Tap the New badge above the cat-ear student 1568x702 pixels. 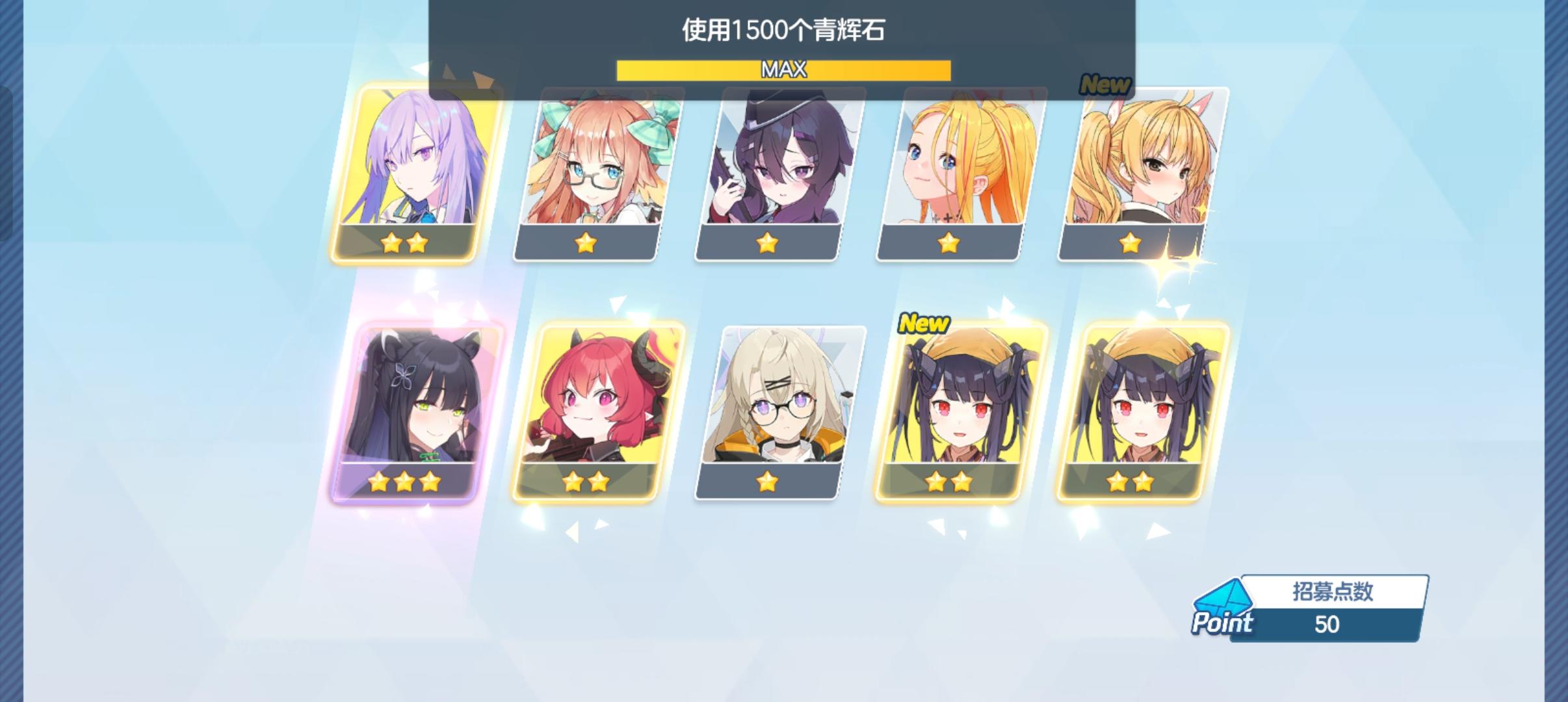click(1106, 83)
